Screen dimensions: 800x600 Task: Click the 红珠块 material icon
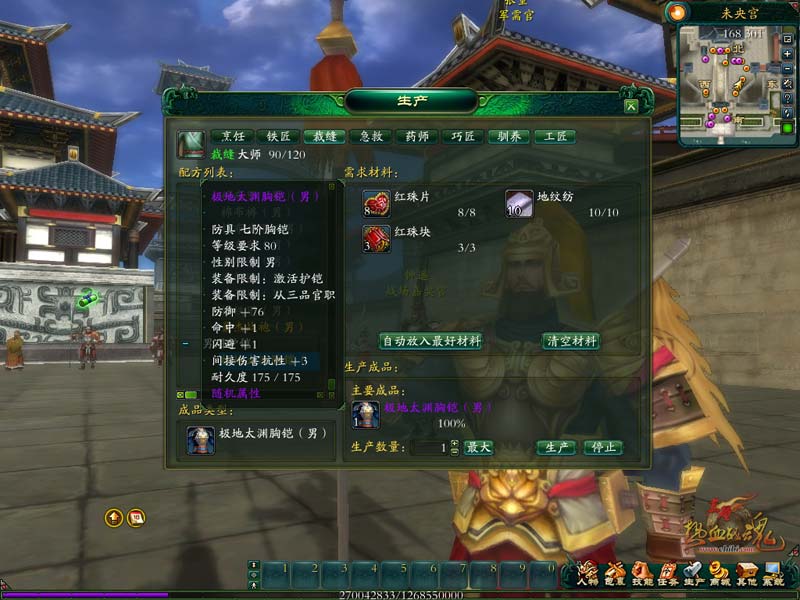point(376,238)
